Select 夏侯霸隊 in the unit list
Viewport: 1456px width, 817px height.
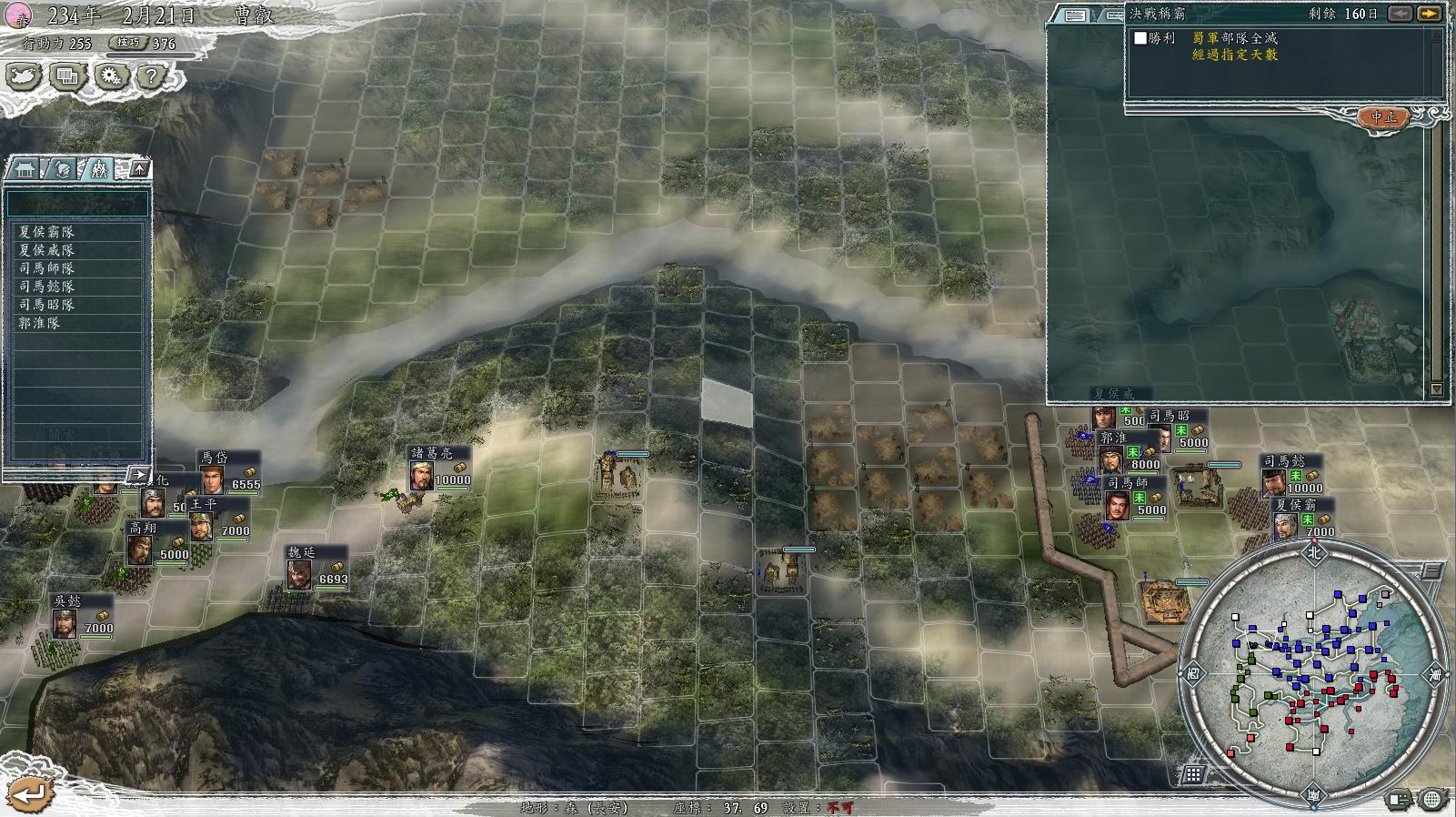(x=47, y=232)
